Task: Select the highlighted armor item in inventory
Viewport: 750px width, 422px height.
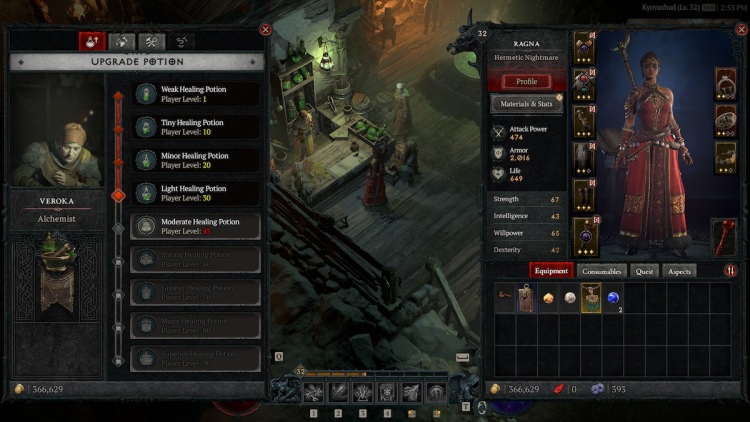Action: click(590, 298)
